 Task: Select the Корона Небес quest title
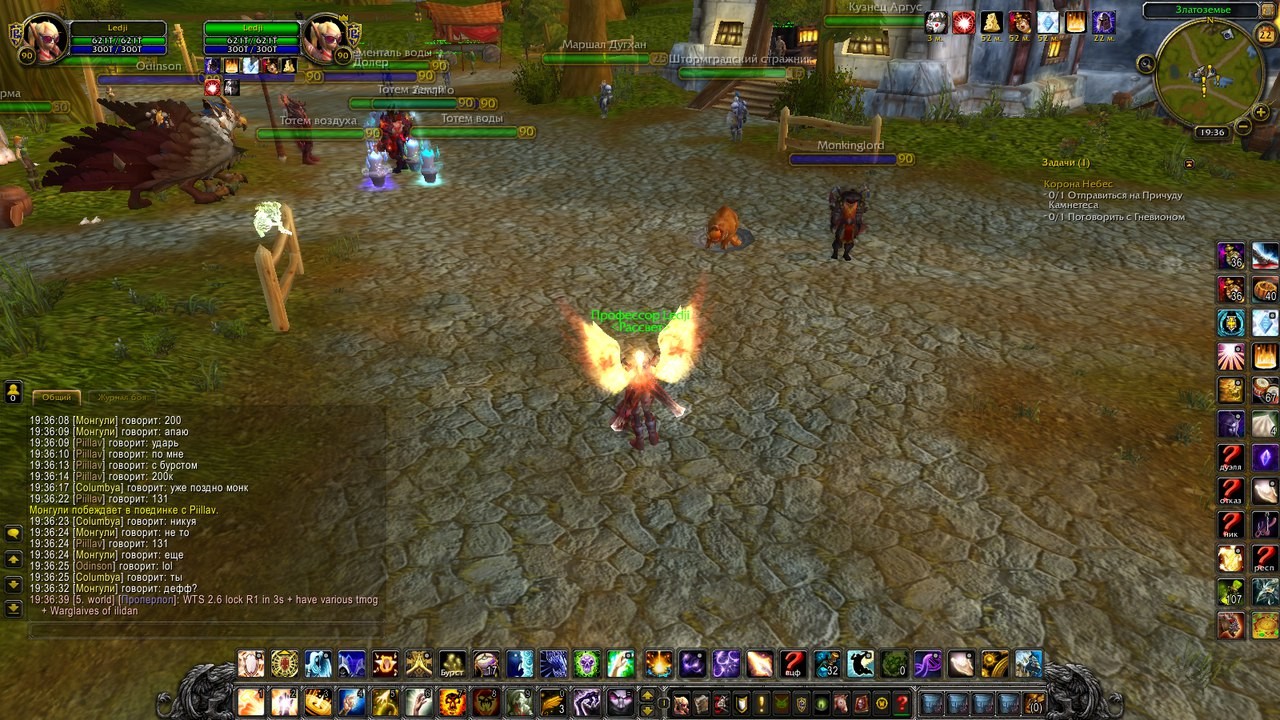click(x=1078, y=184)
